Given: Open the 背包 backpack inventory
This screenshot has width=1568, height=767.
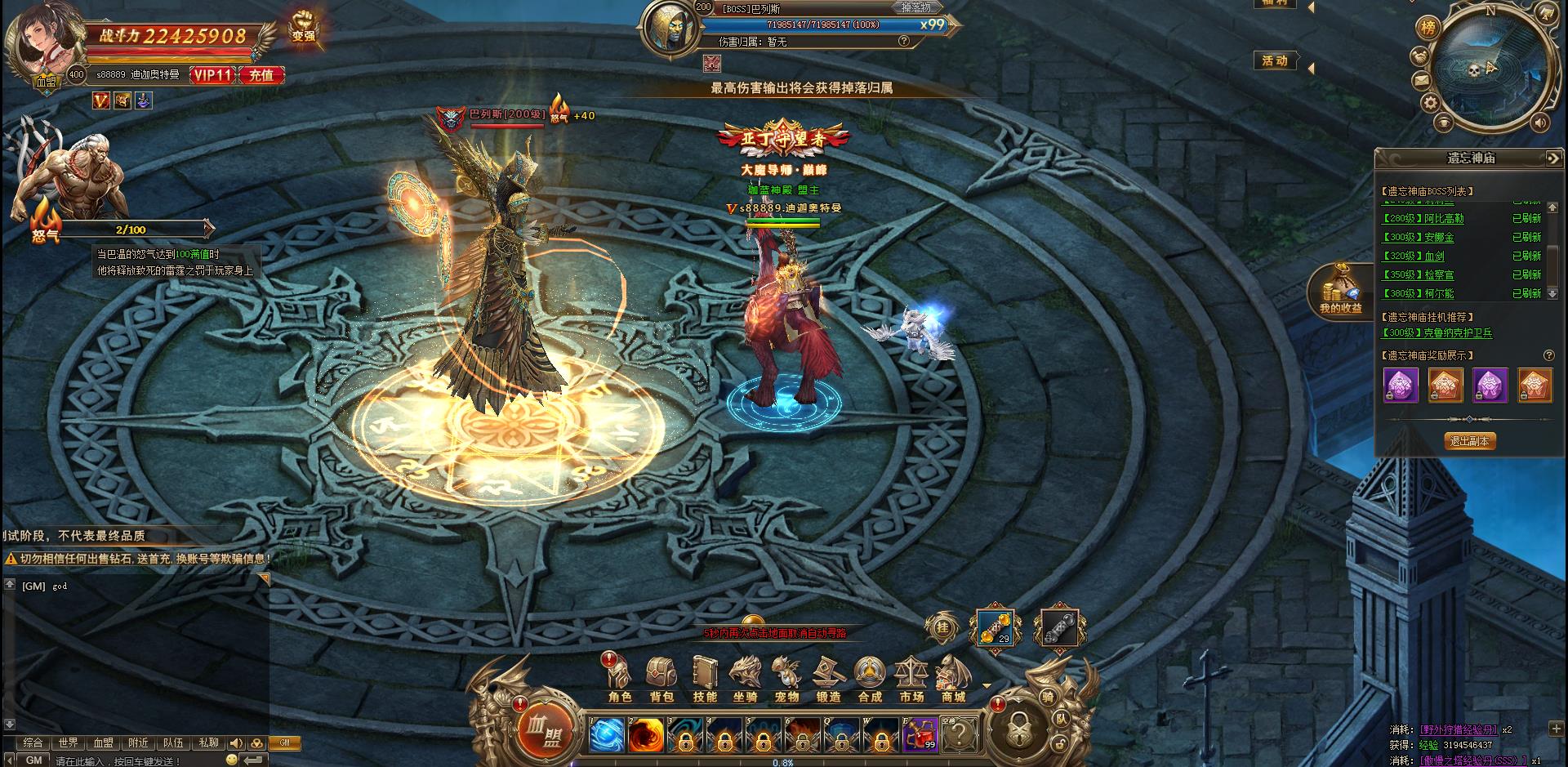Looking at the screenshot, I should pyautogui.click(x=661, y=679).
